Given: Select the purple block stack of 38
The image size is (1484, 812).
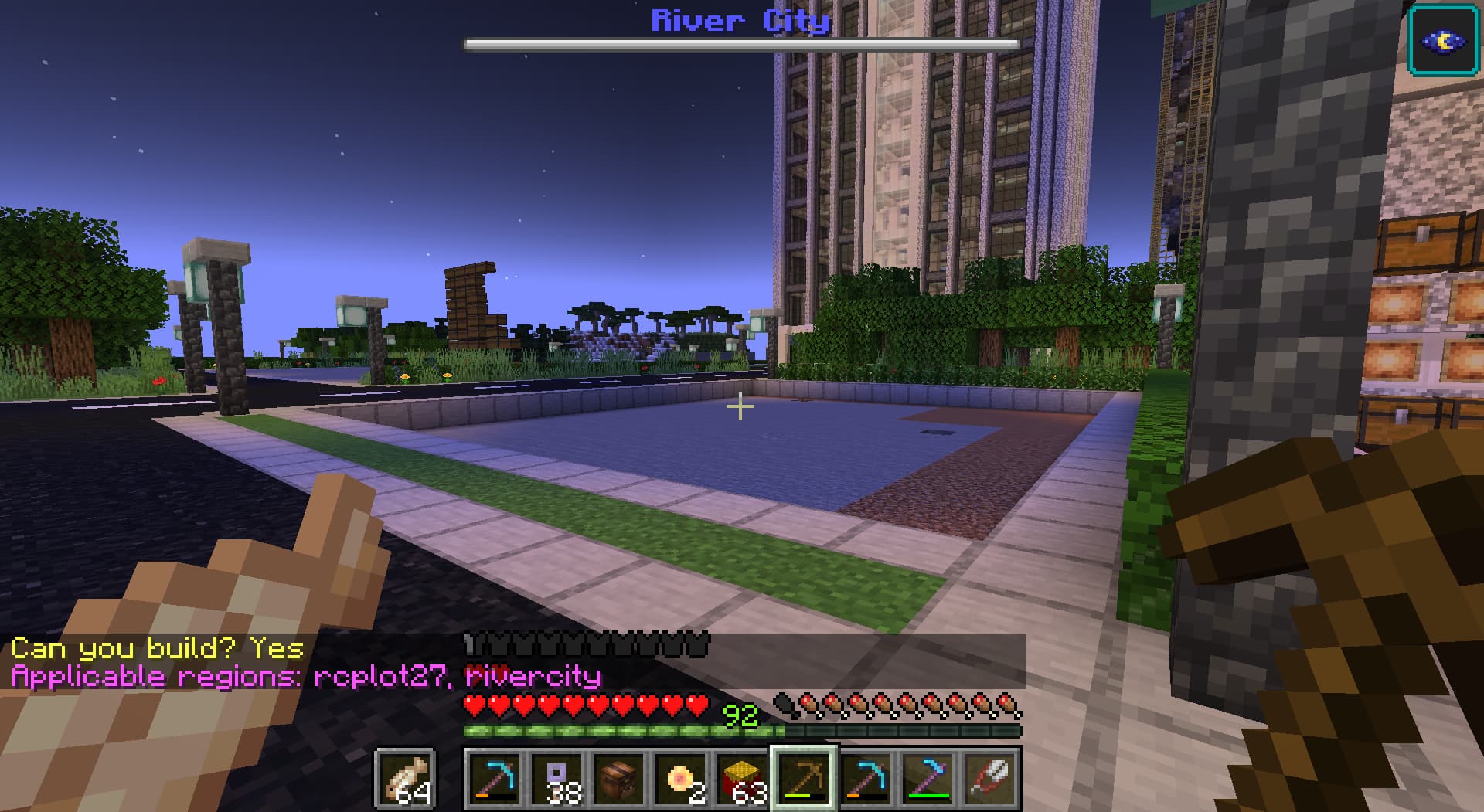Looking at the screenshot, I should (556, 778).
